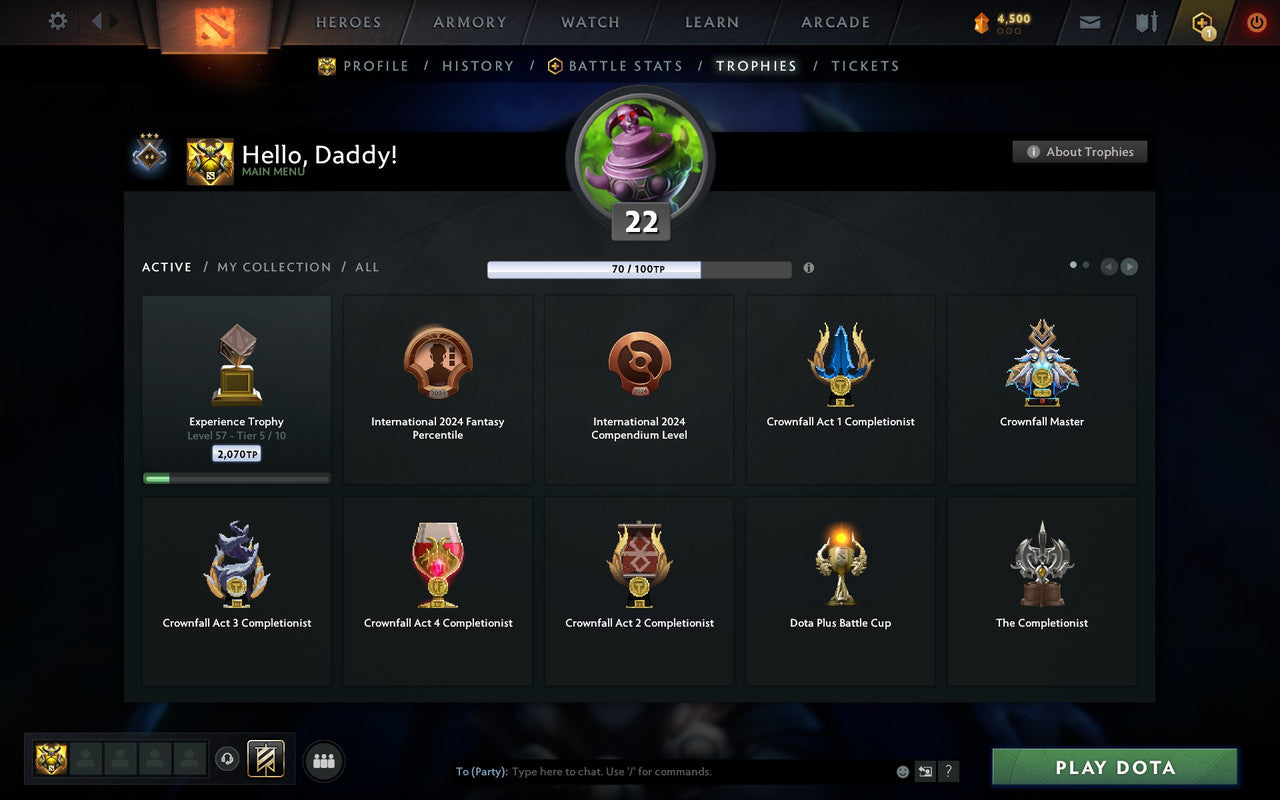Click the 70/100 TP progress bar

640,268
